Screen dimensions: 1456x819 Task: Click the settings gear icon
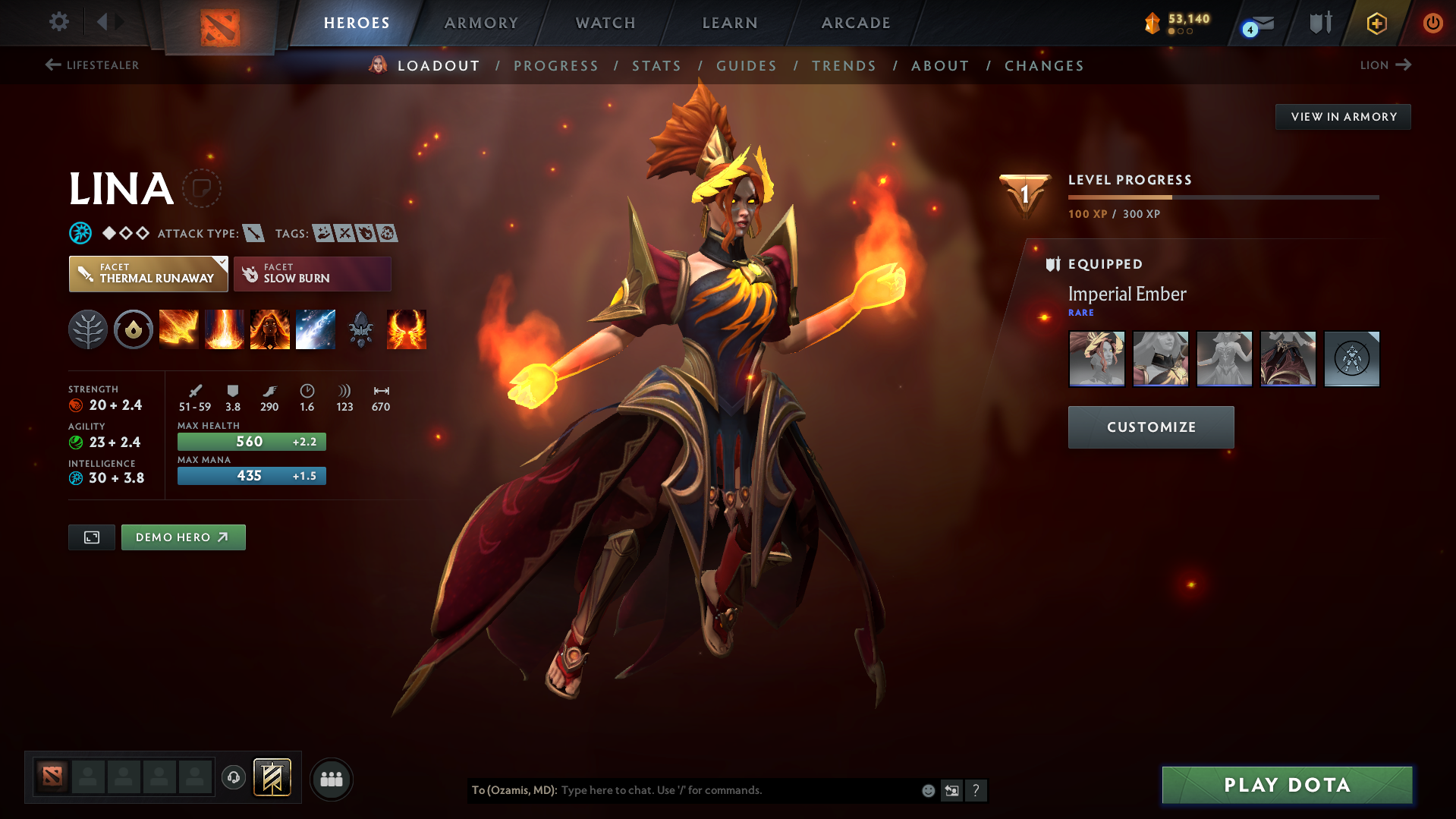coord(58,22)
